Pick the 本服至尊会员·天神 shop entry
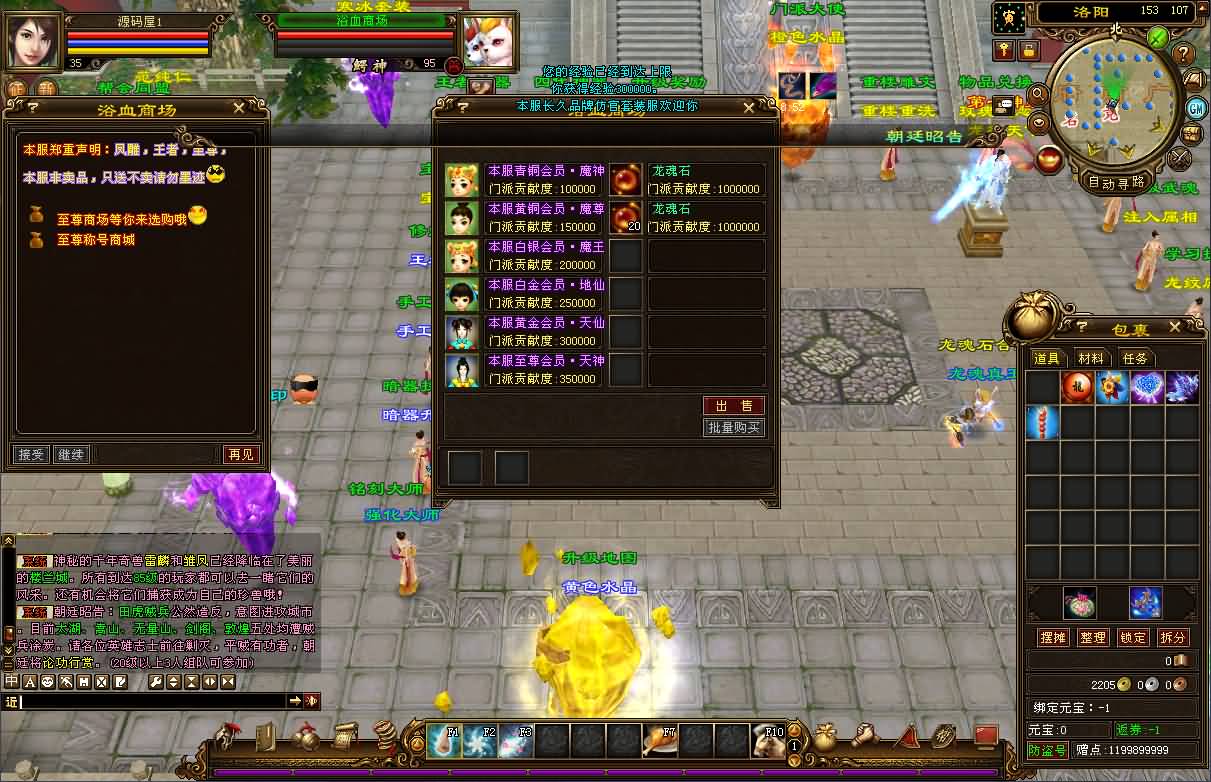This screenshot has height=782, width=1211. (x=544, y=370)
